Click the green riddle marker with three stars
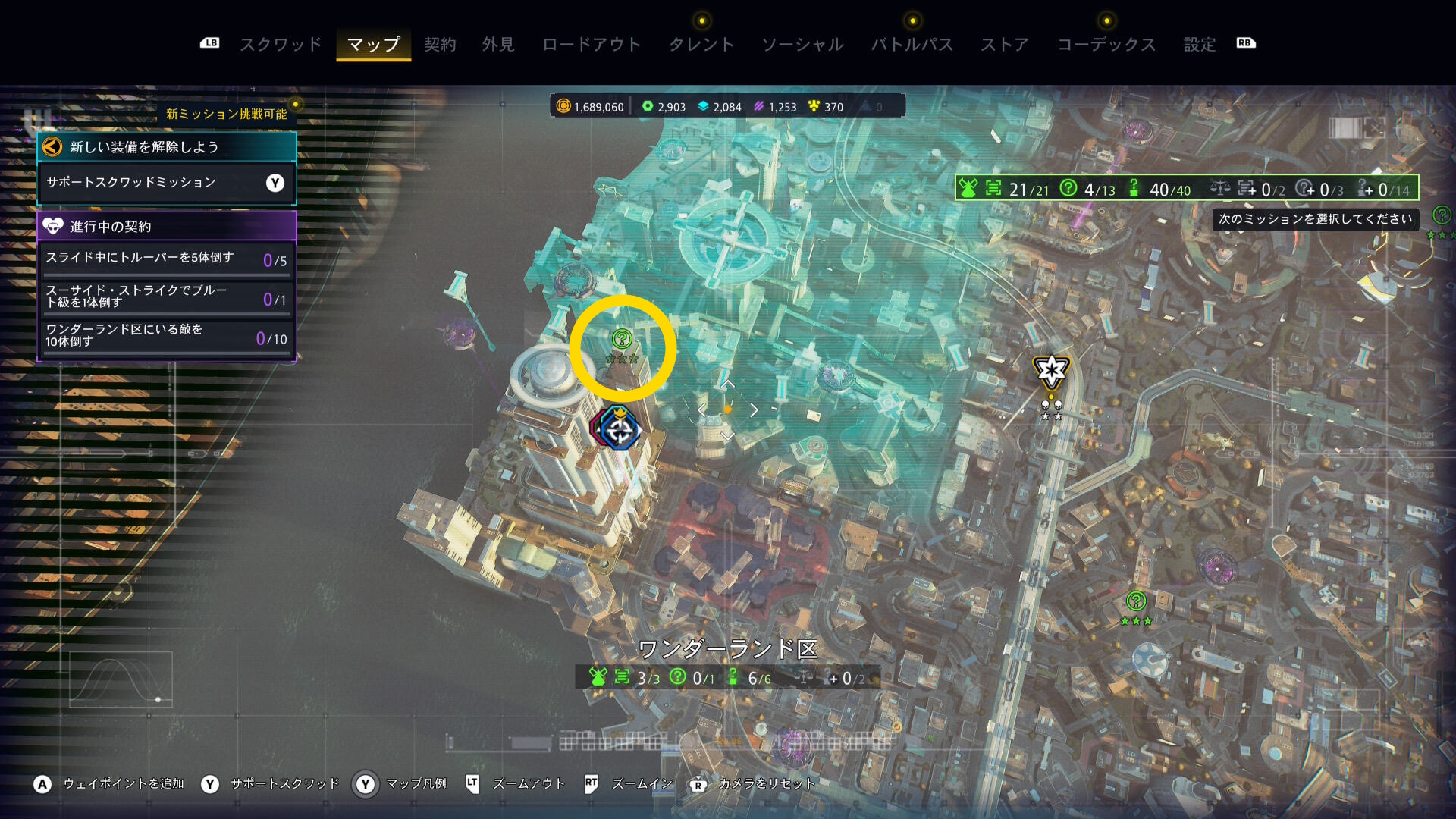Viewport: 1456px width, 819px height. coord(1135,602)
